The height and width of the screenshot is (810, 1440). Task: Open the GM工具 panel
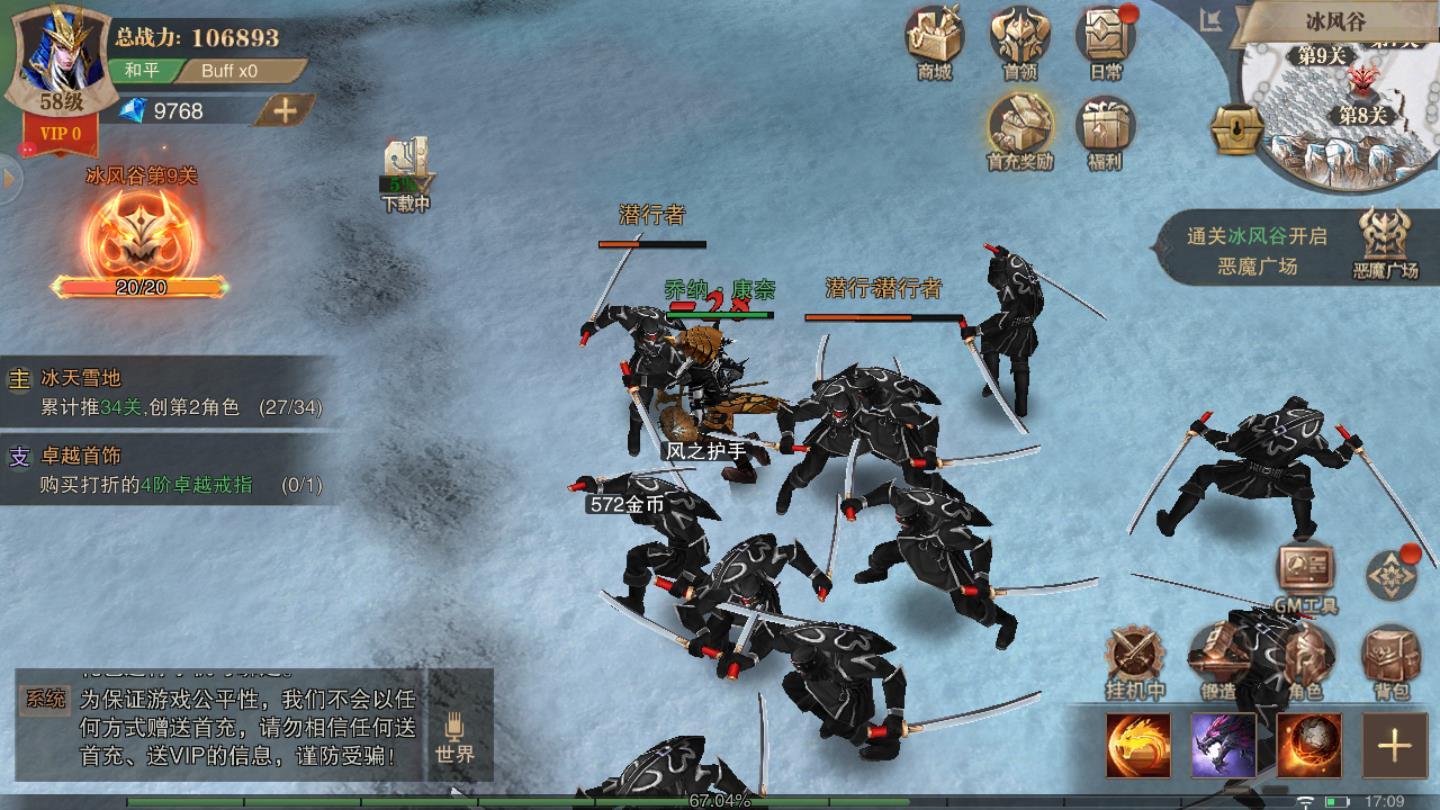tap(1305, 572)
